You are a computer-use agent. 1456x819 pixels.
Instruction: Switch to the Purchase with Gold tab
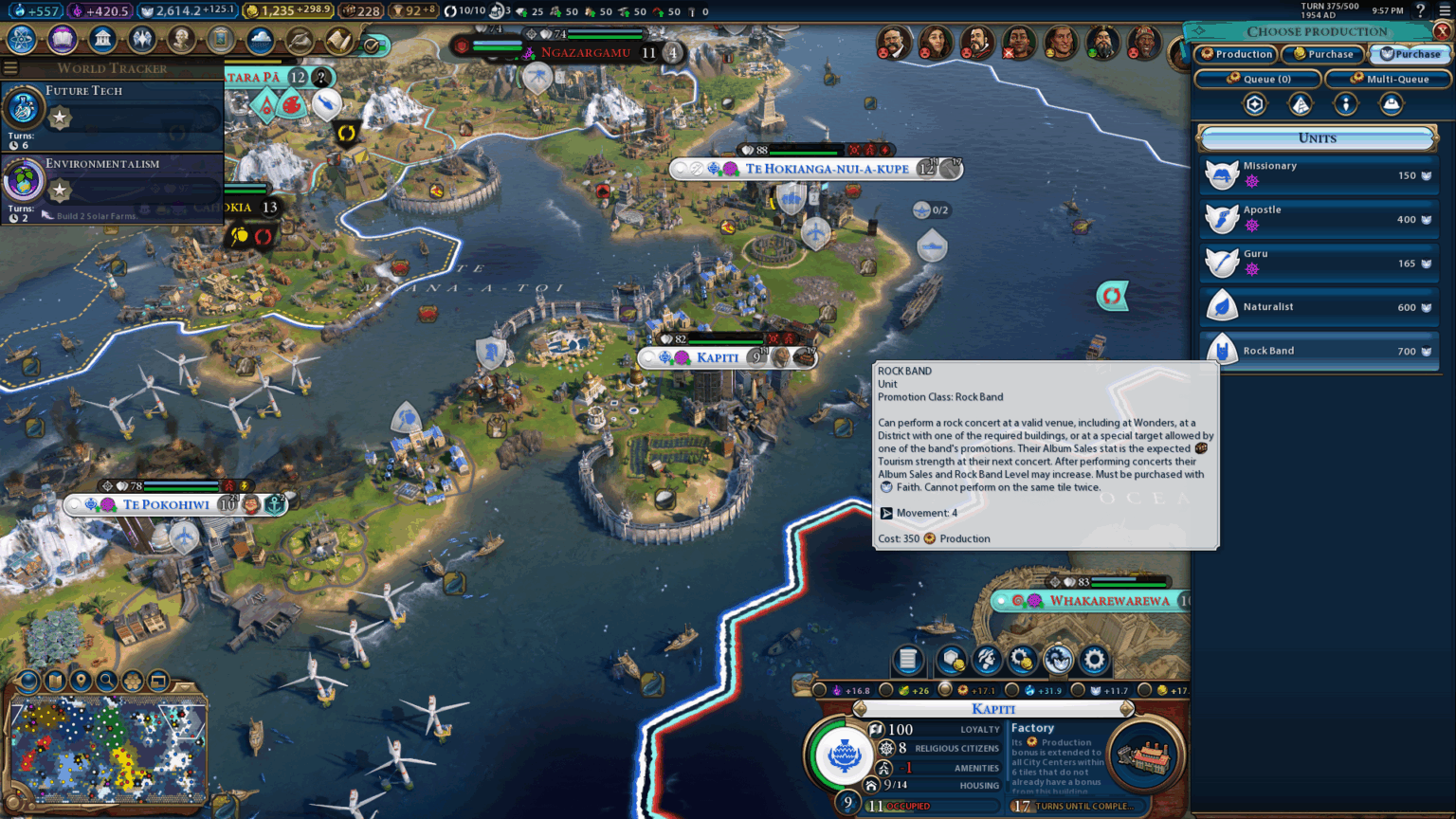tap(1322, 54)
